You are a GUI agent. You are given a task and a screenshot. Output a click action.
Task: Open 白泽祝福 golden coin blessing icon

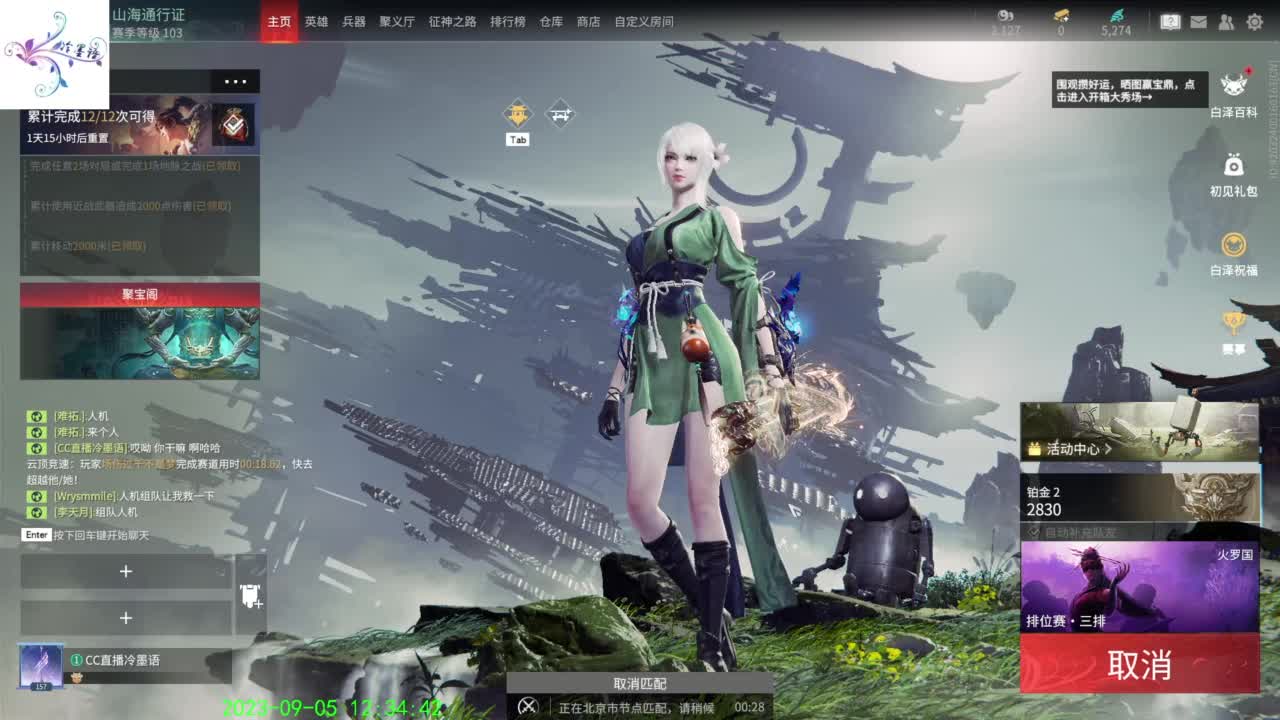(1231, 245)
